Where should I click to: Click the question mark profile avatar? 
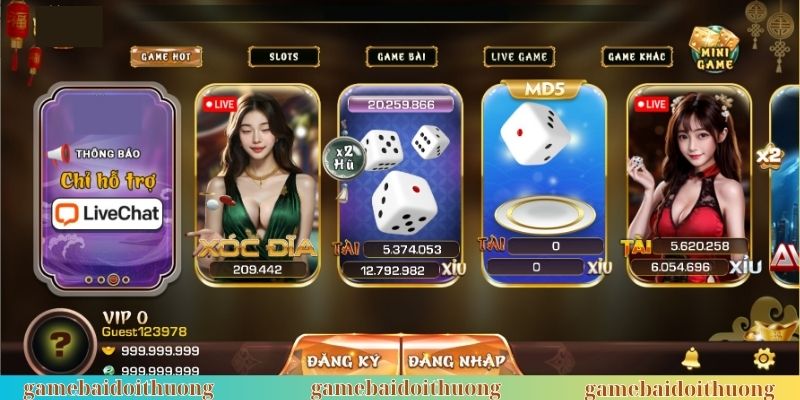[60, 345]
